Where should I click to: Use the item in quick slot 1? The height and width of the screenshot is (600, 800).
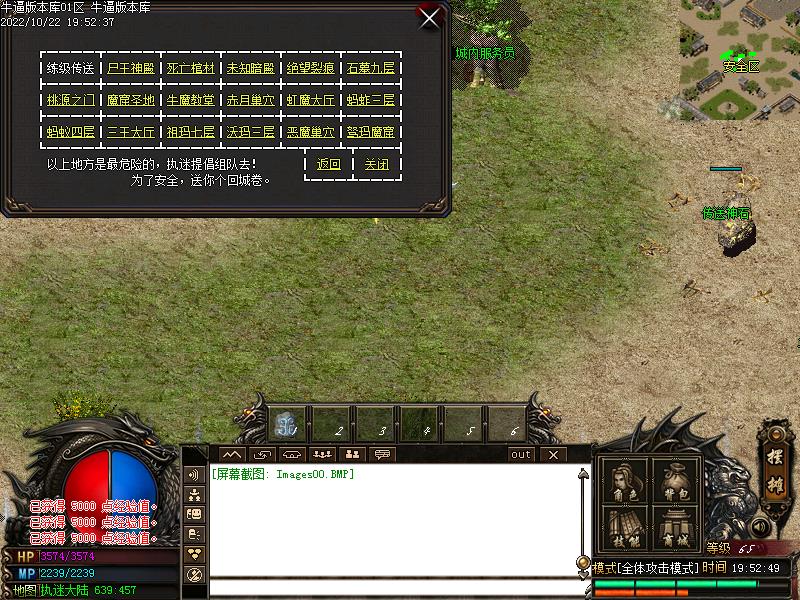(288, 424)
